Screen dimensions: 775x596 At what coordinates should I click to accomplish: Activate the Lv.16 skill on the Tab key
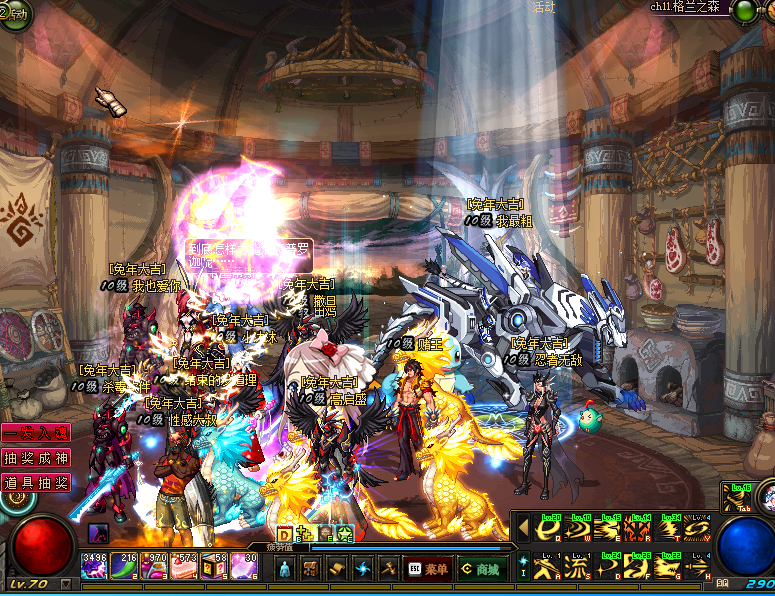tap(738, 497)
